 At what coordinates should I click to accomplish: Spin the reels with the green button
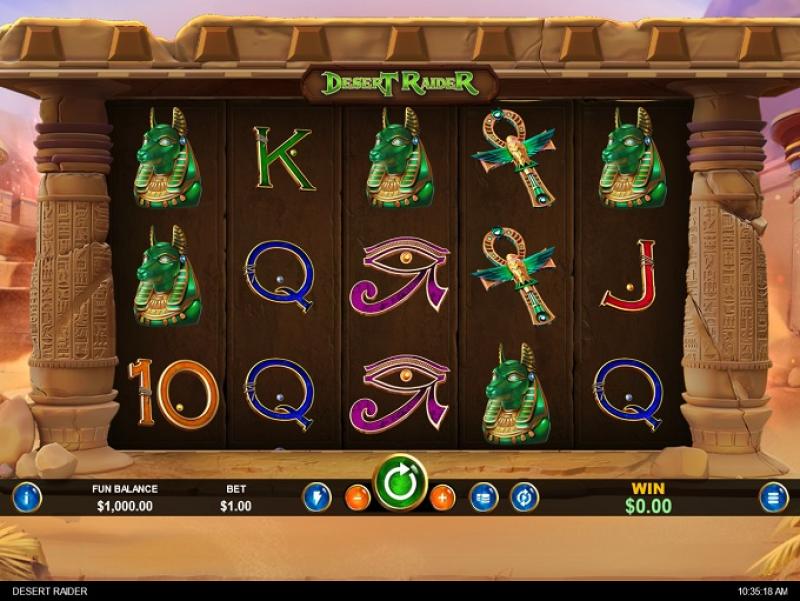tap(401, 484)
